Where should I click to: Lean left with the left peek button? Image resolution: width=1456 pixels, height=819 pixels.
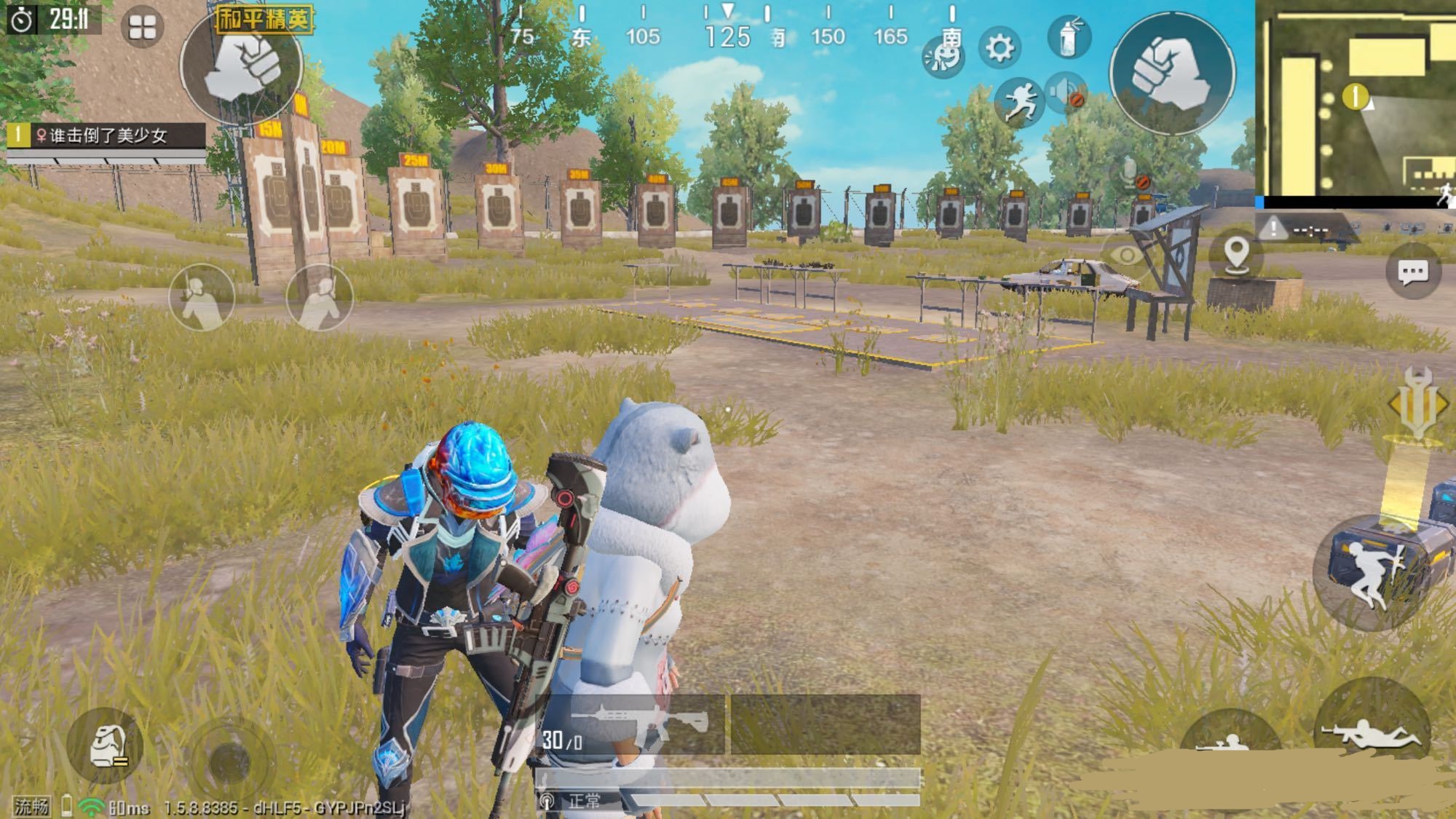[x=202, y=297]
